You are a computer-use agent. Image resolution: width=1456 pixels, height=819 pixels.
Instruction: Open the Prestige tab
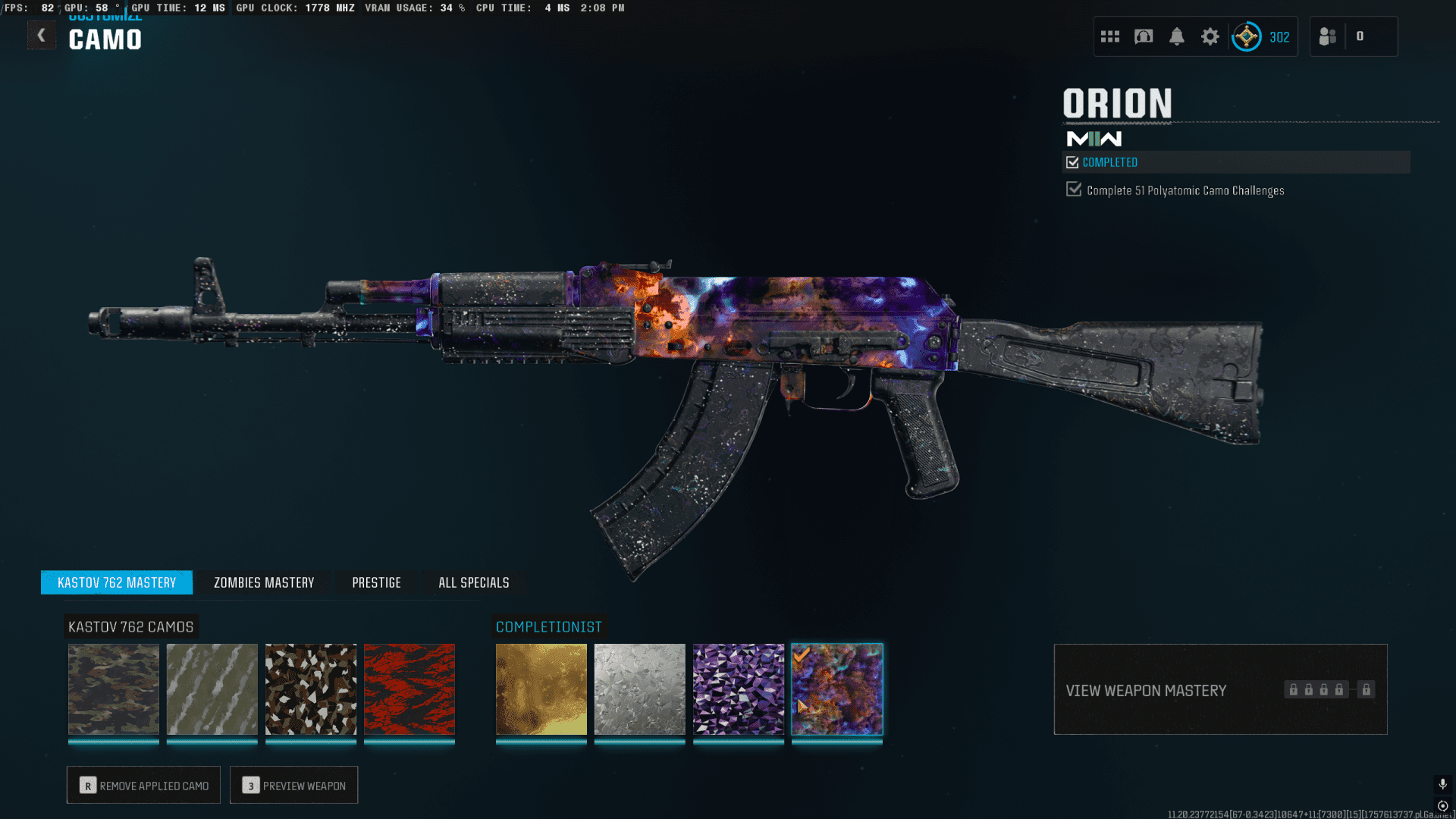click(x=376, y=582)
